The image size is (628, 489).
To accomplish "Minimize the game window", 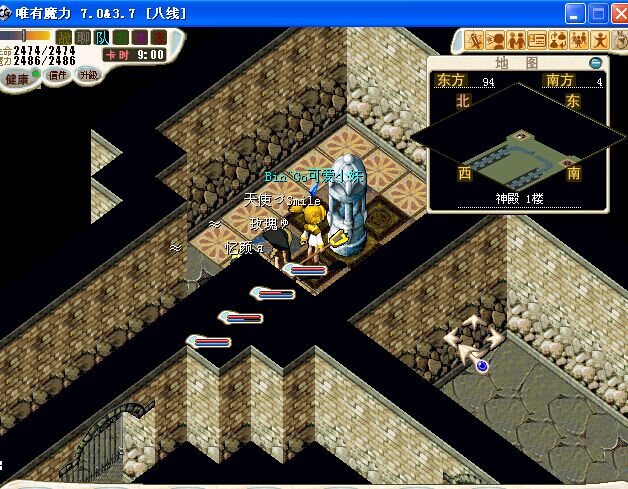I will [575, 13].
